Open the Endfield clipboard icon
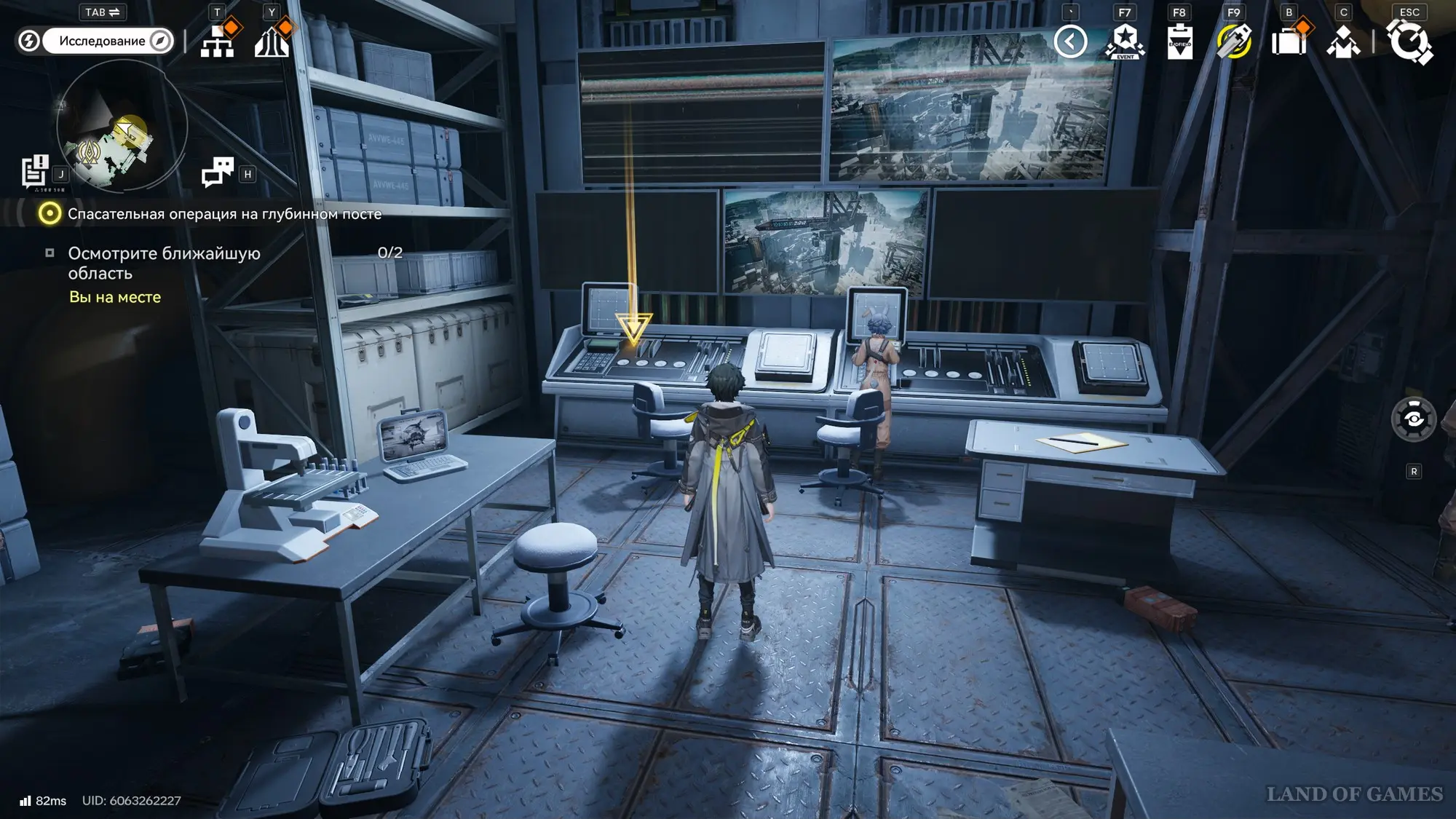This screenshot has width=1456, height=819. tap(1179, 41)
